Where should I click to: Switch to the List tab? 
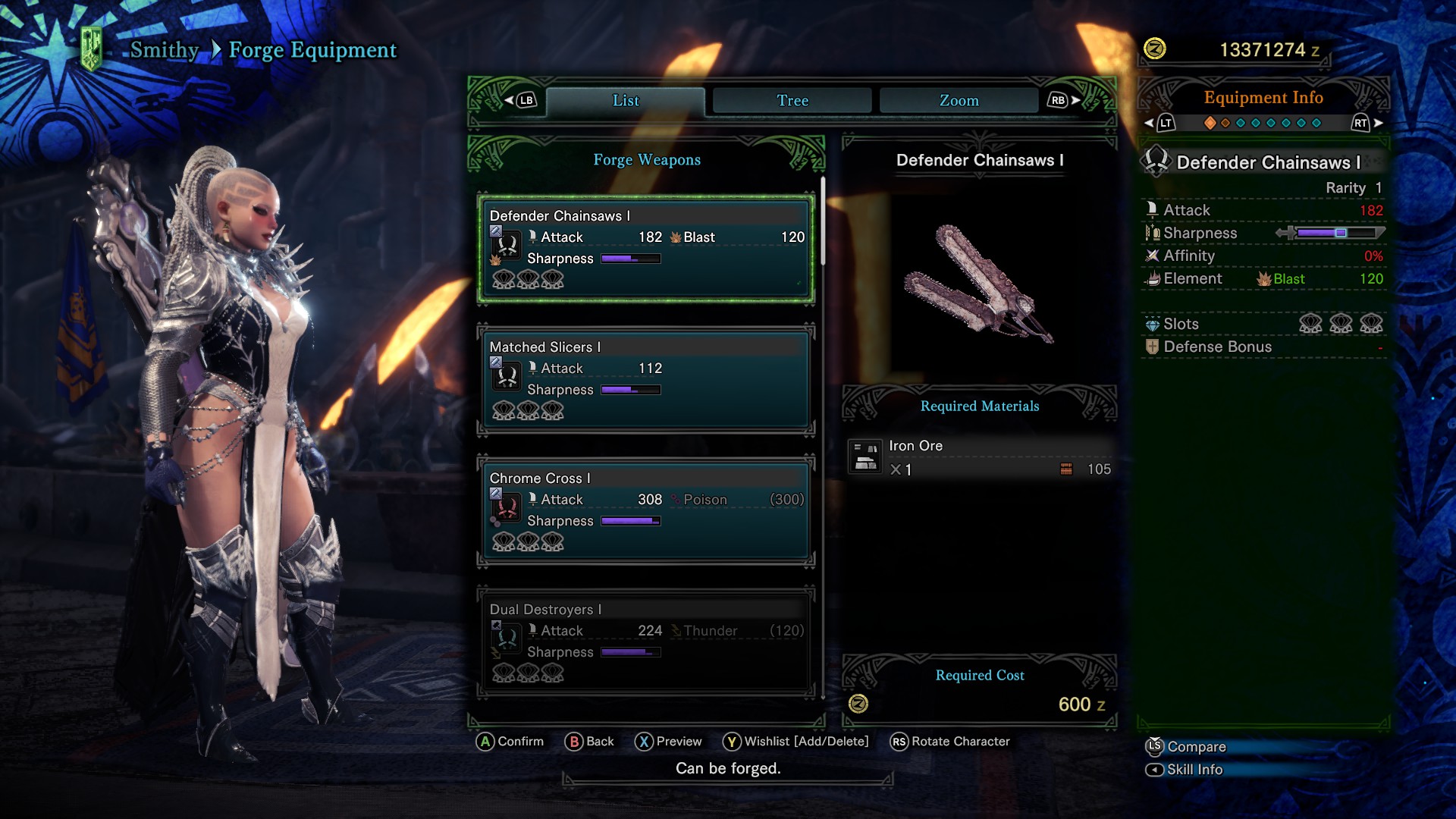[x=626, y=101]
